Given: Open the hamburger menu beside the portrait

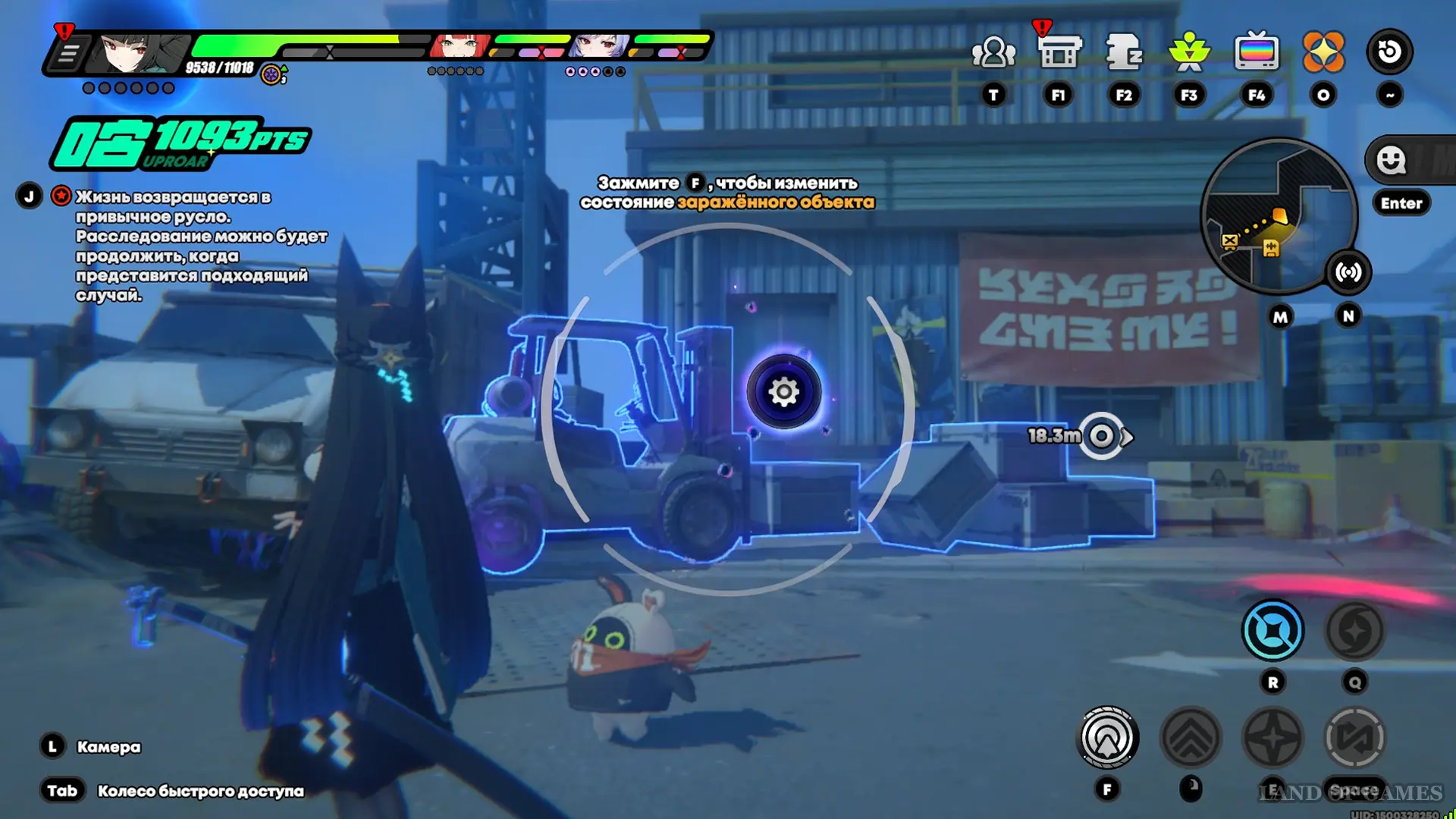Looking at the screenshot, I should pos(68,54).
